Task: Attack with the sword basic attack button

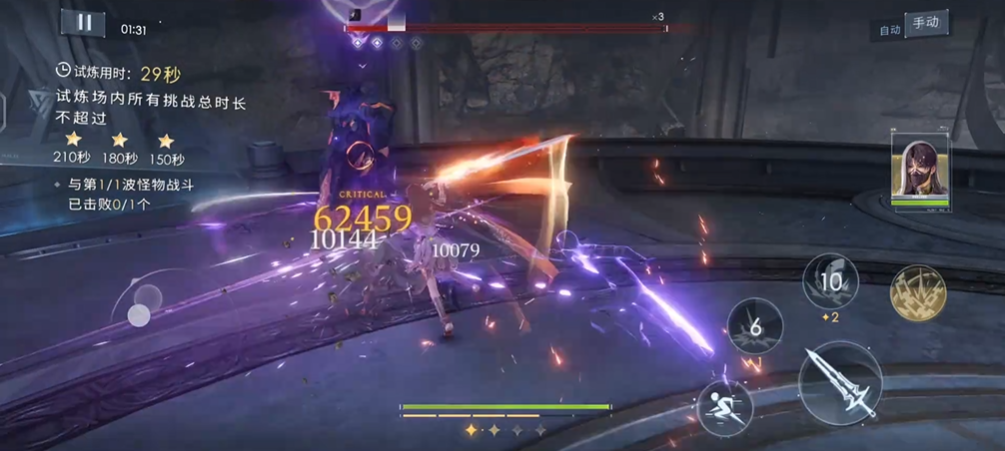Action: (x=840, y=383)
